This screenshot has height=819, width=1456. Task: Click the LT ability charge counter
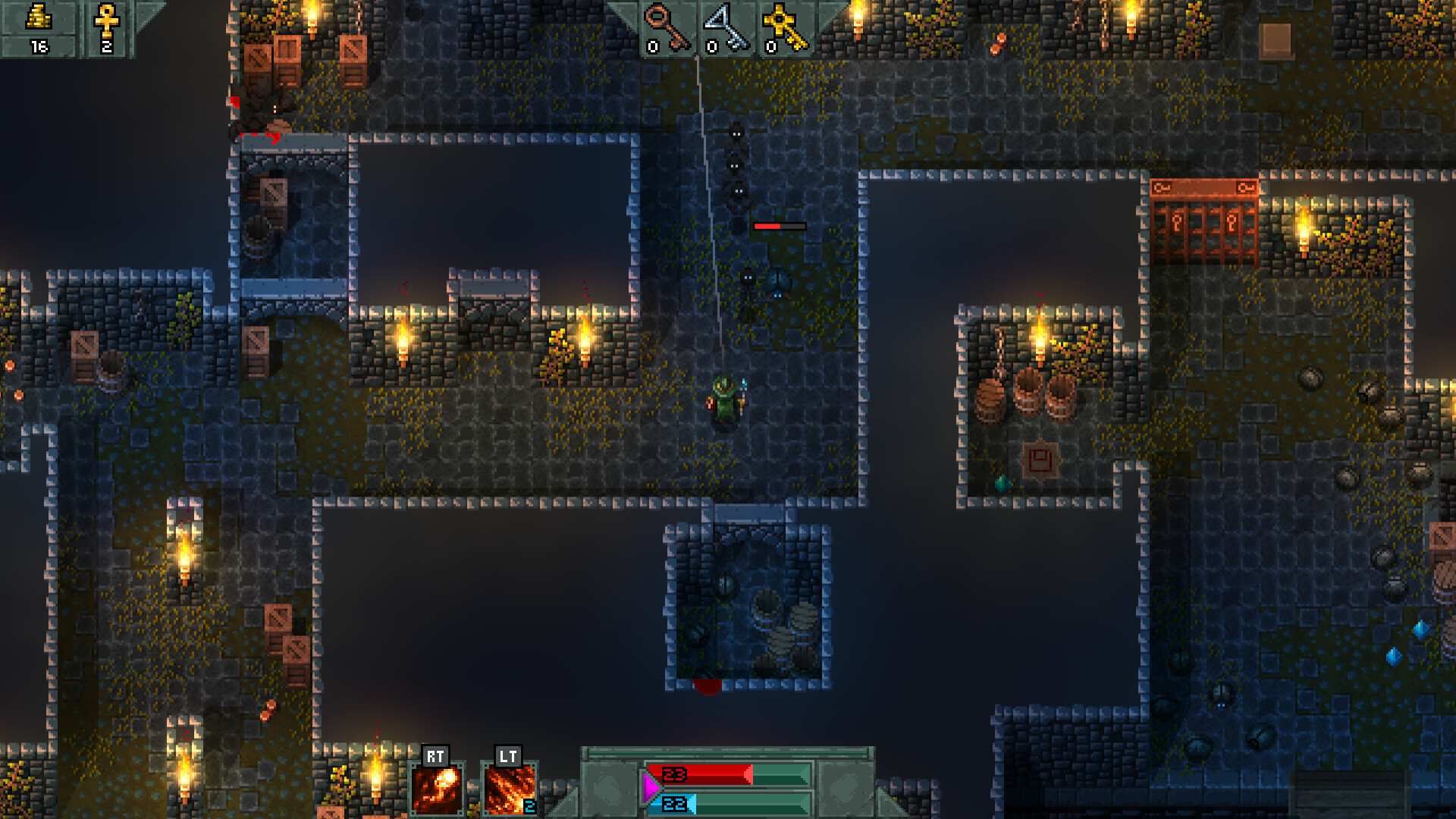[x=529, y=806]
